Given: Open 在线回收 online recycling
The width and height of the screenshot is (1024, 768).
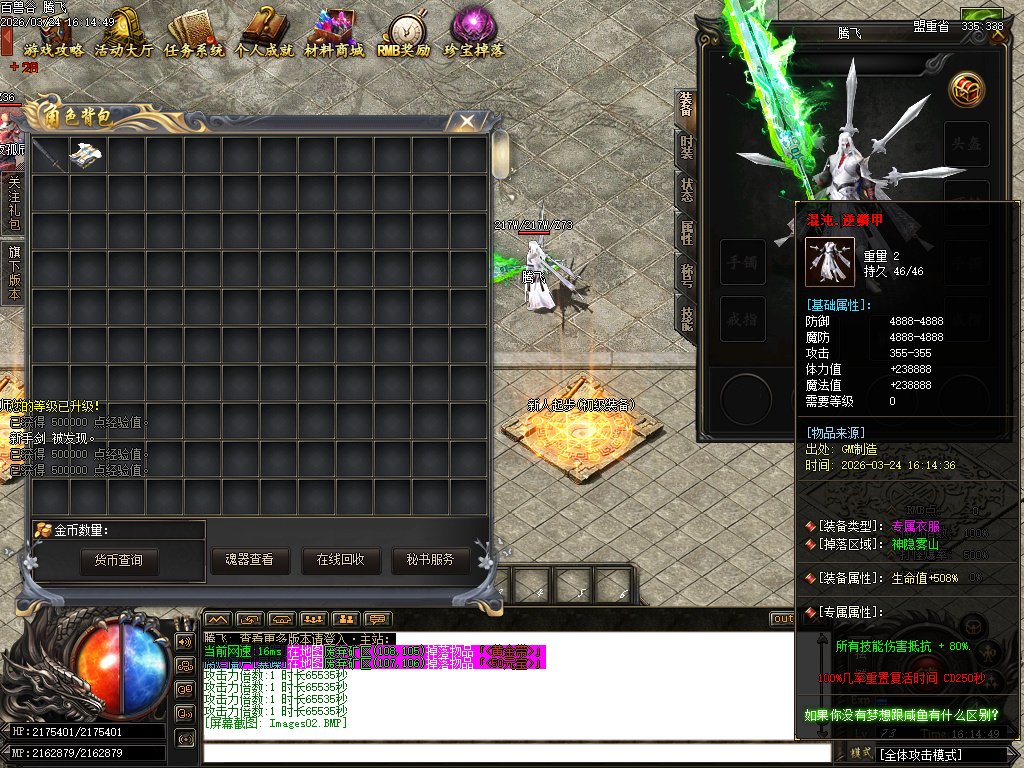Looking at the screenshot, I should coord(340,561).
